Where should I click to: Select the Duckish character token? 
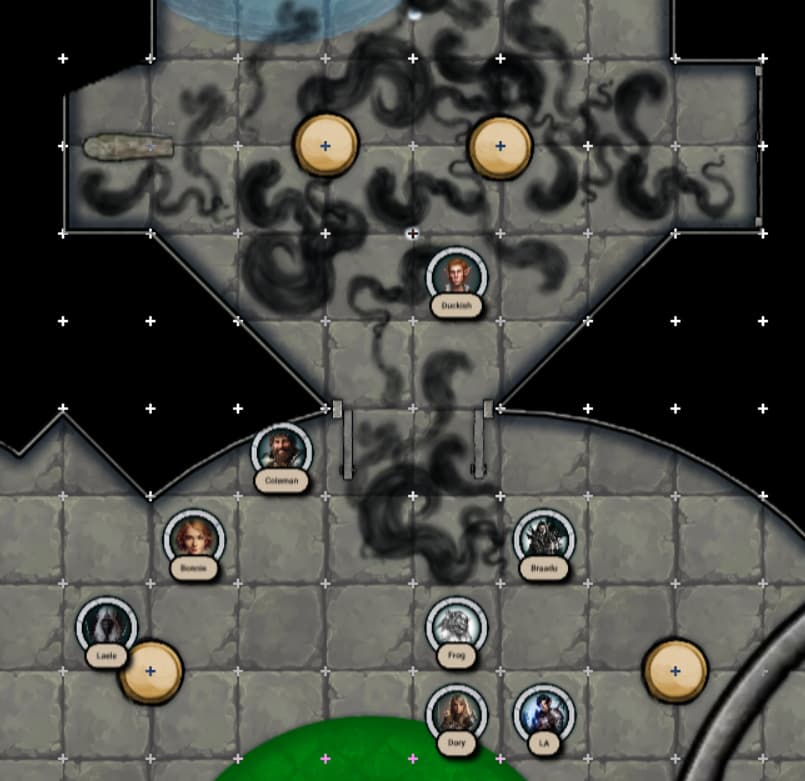click(457, 275)
